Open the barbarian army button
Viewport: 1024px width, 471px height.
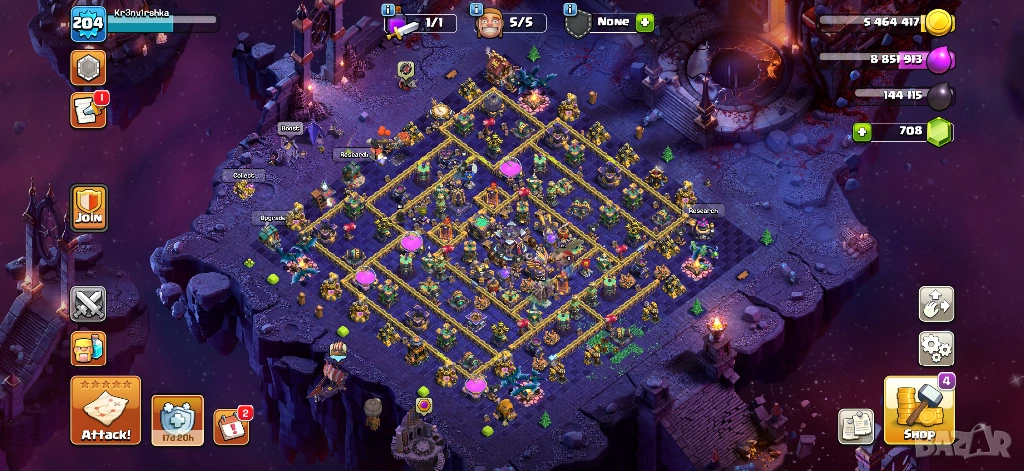click(x=88, y=349)
